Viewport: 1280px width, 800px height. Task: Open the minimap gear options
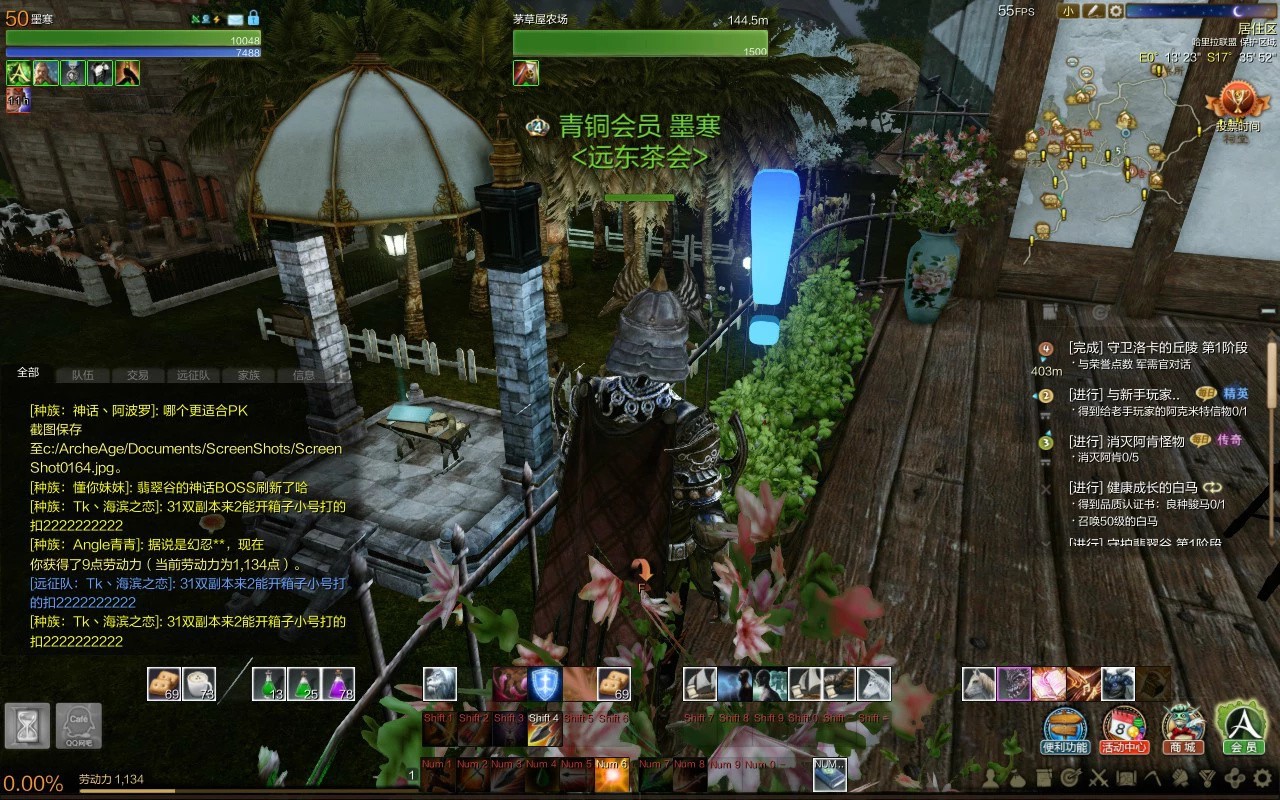1114,11
